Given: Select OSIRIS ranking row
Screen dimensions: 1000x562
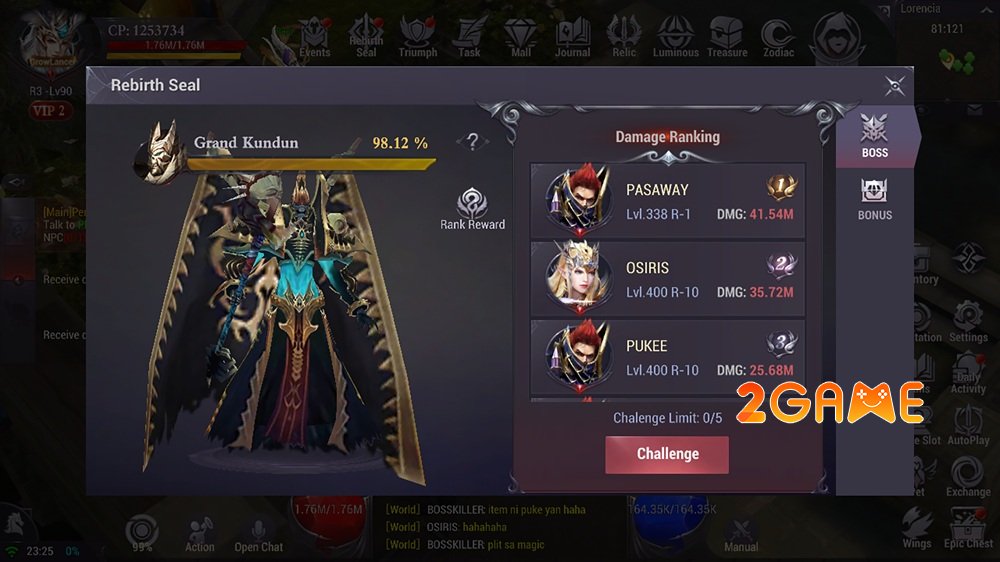Looking at the screenshot, I should (667, 280).
